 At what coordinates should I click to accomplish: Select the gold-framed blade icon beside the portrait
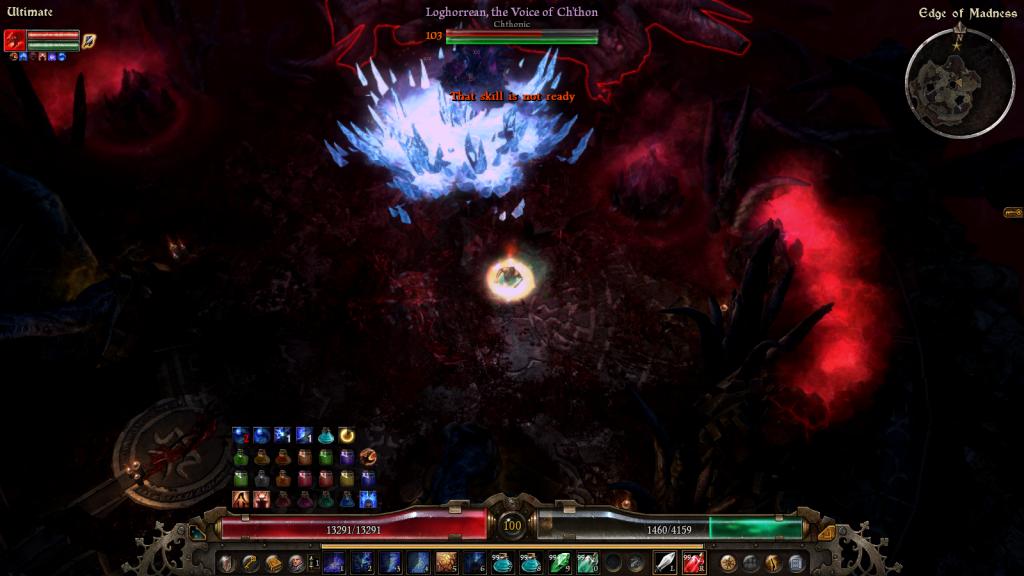tap(89, 41)
